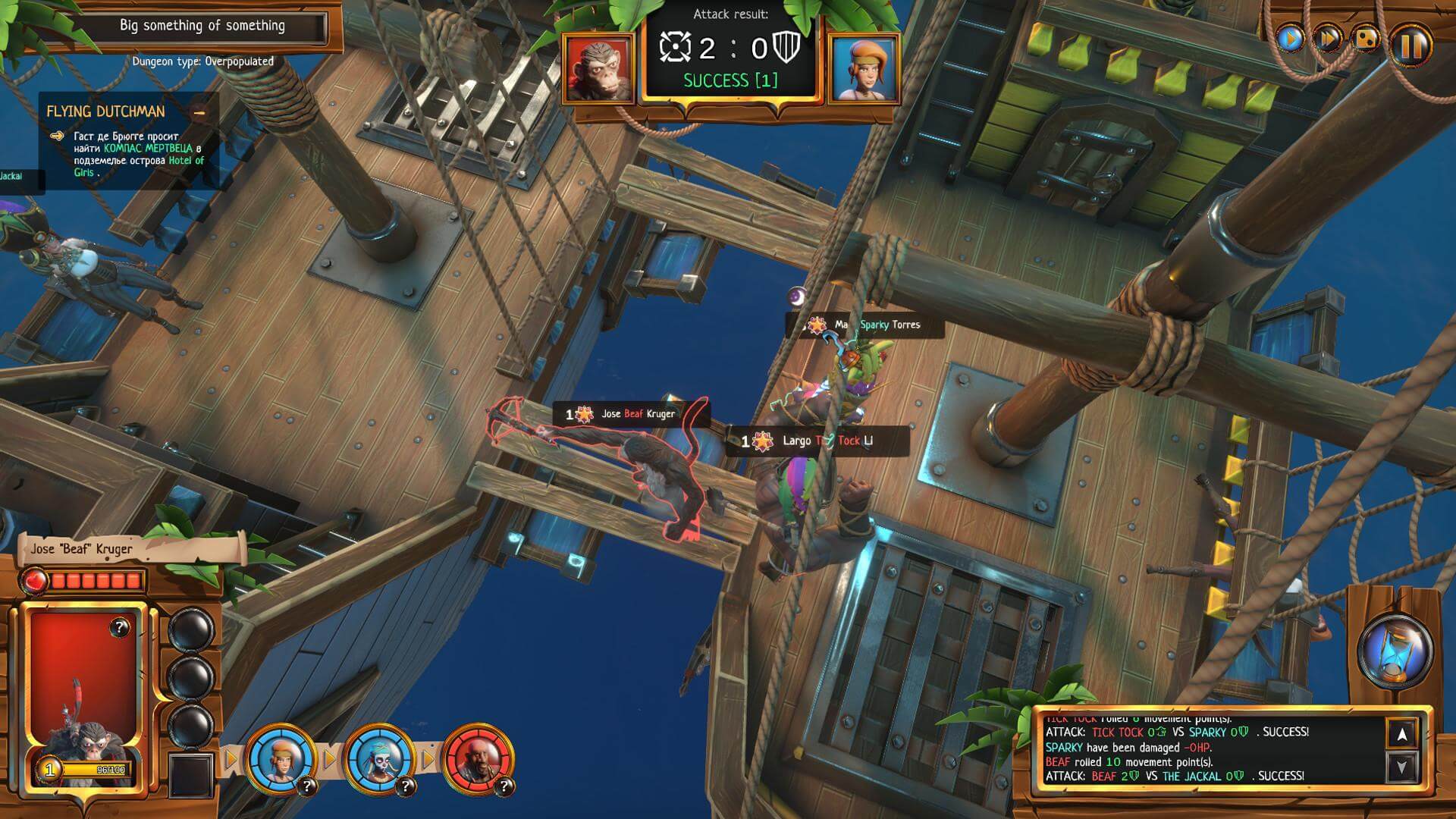Select the bald pirate turn order portrait
1456x819 pixels.
[477, 757]
